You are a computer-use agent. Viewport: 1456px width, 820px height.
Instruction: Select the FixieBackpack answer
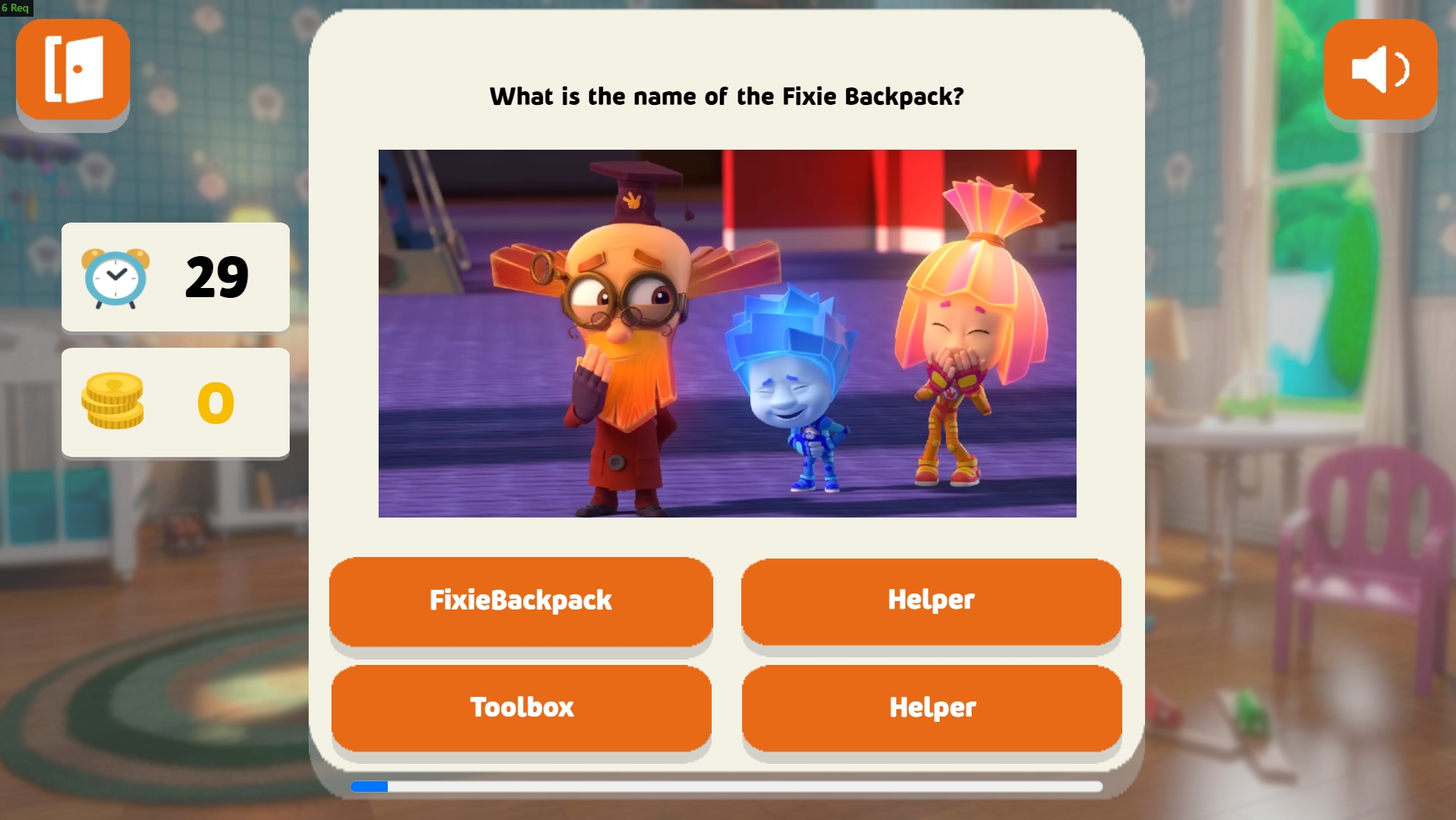(521, 600)
